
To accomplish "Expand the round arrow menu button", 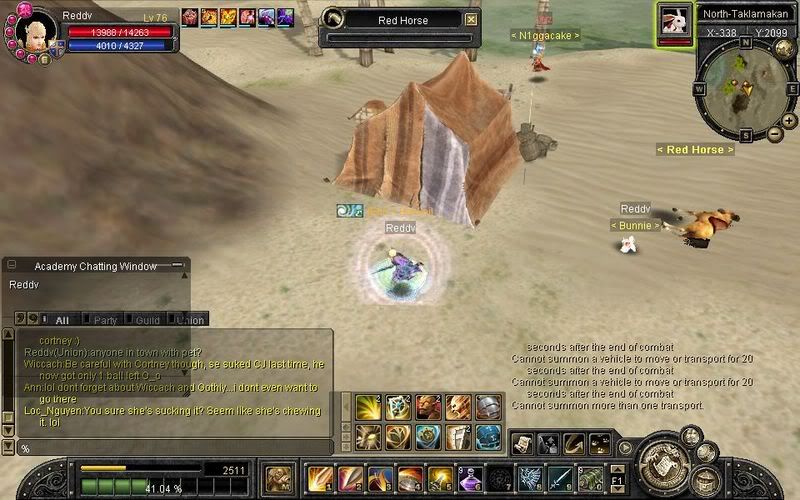I will pyautogui.click(x=626, y=447).
